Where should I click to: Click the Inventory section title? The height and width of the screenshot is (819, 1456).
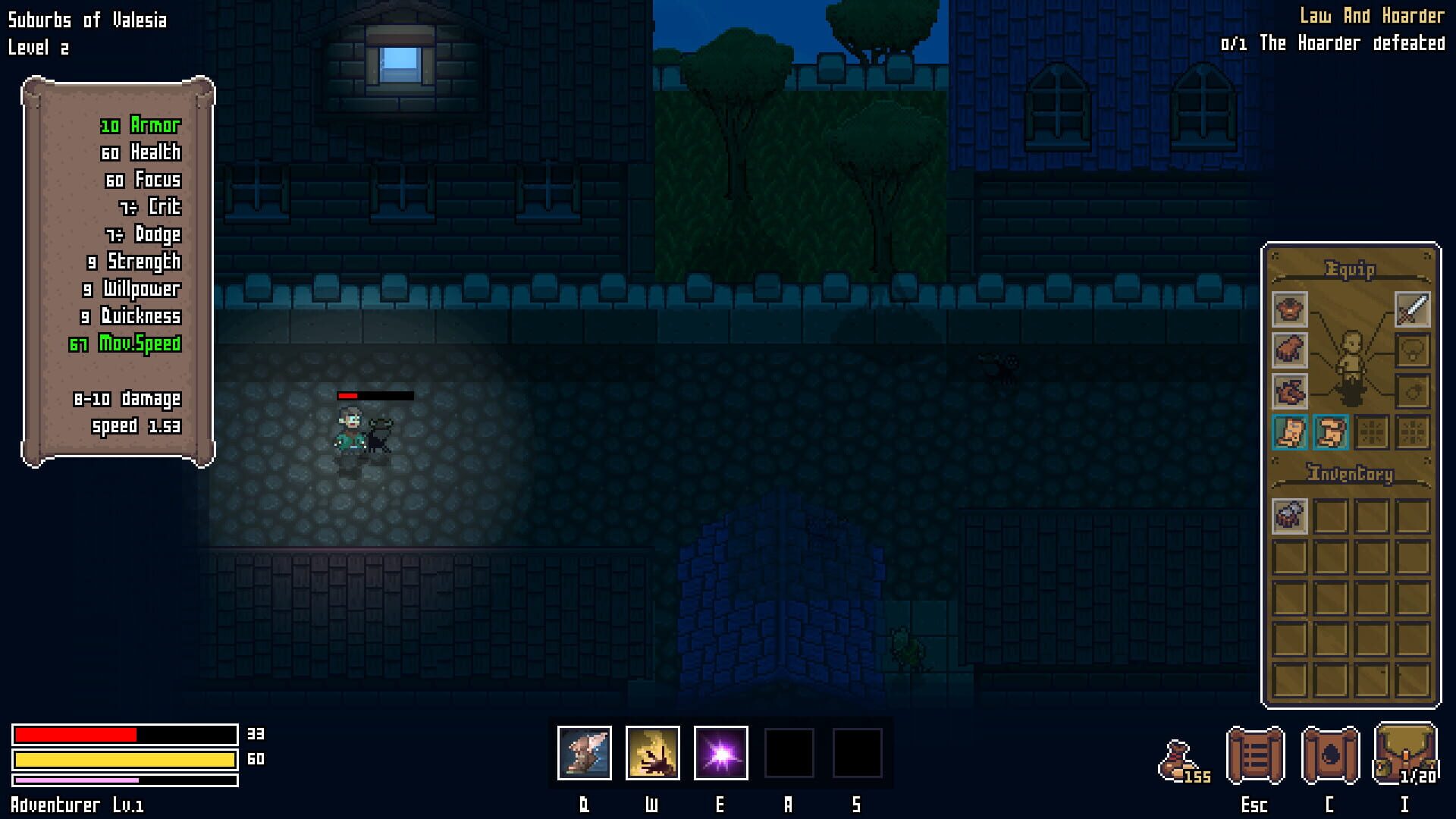click(1348, 473)
